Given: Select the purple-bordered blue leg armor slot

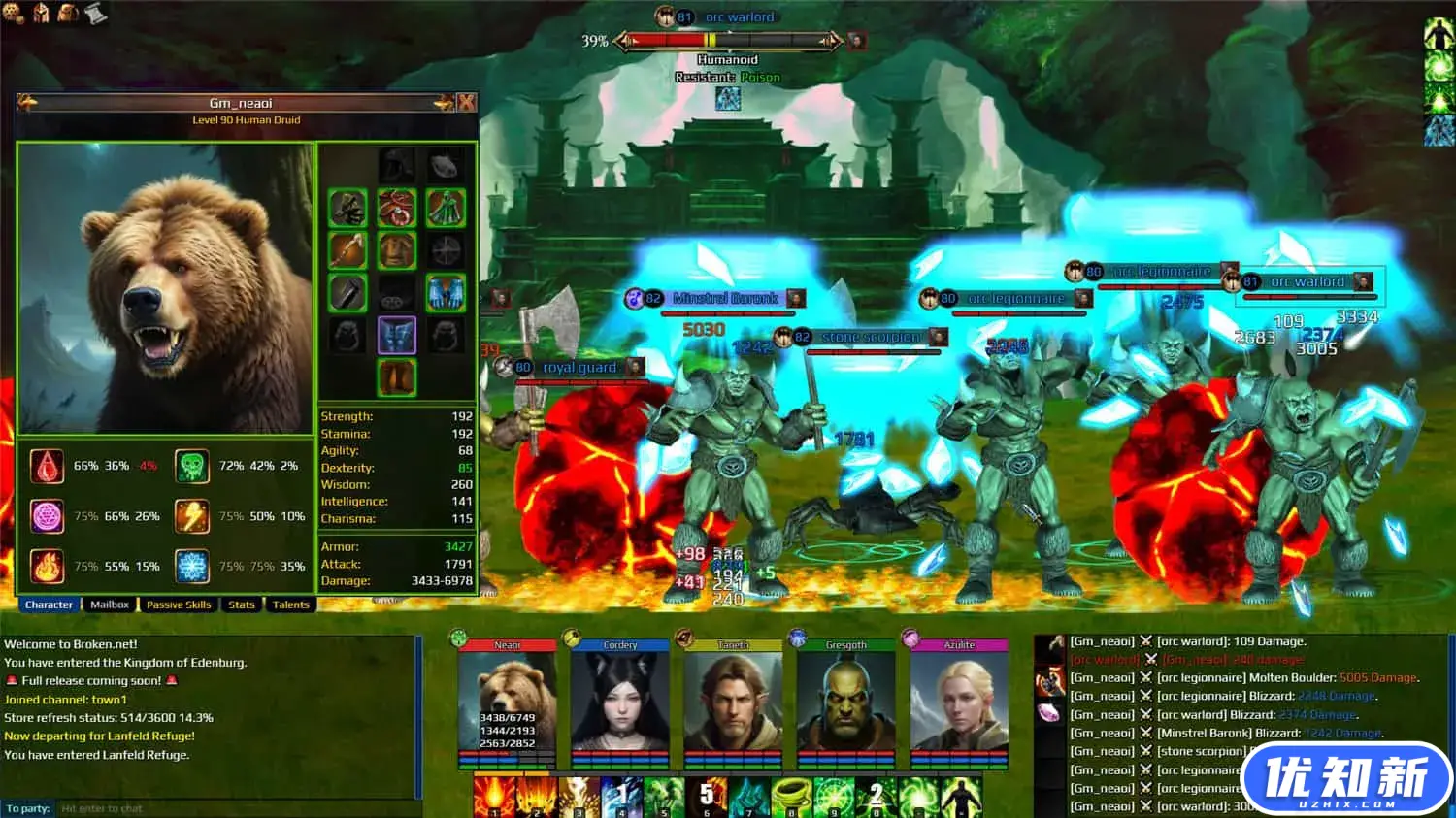Looking at the screenshot, I should [x=396, y=335].
